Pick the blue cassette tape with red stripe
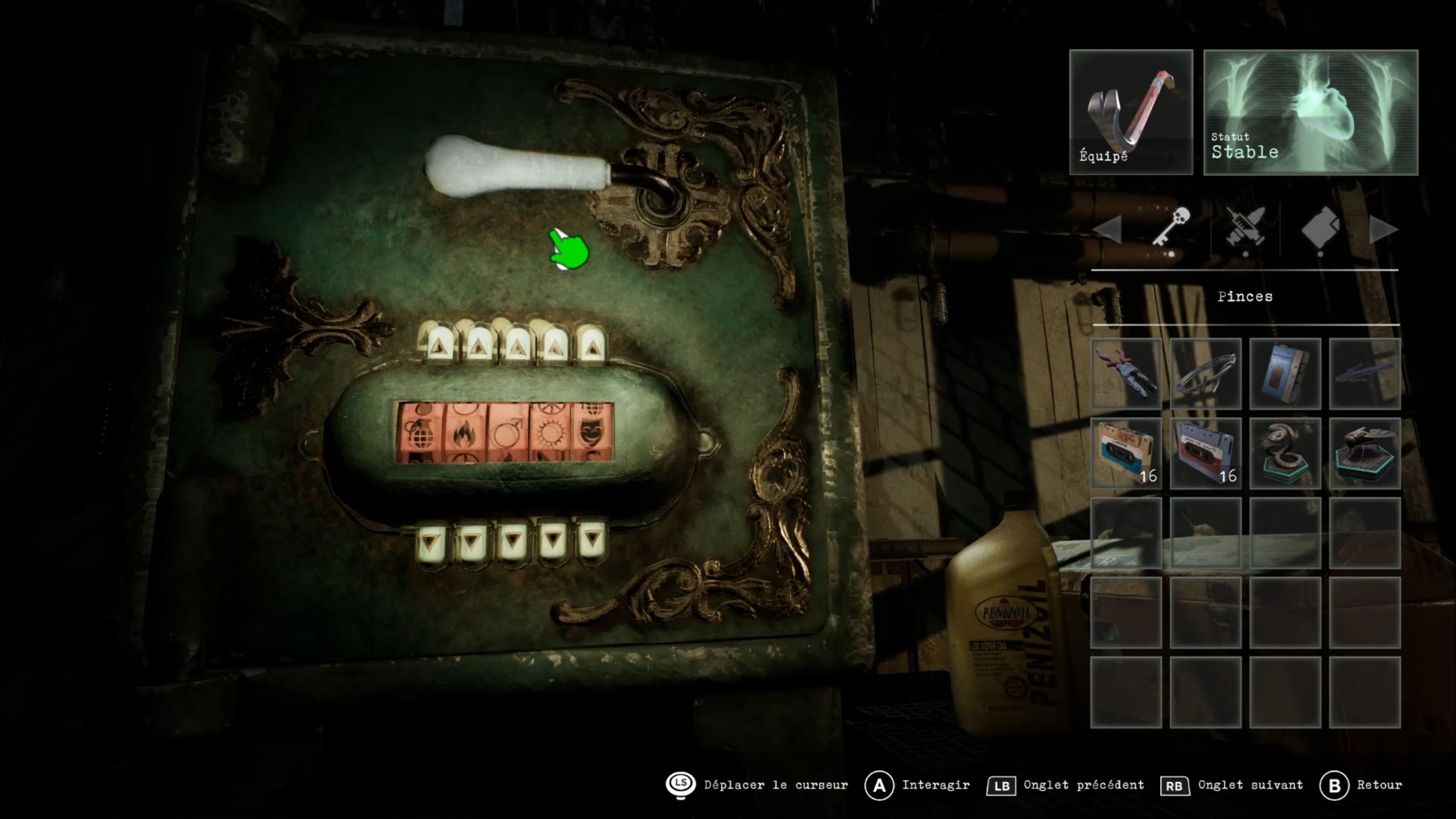The width and height of the screenshot is (1456, 819). coord(1205,453)
